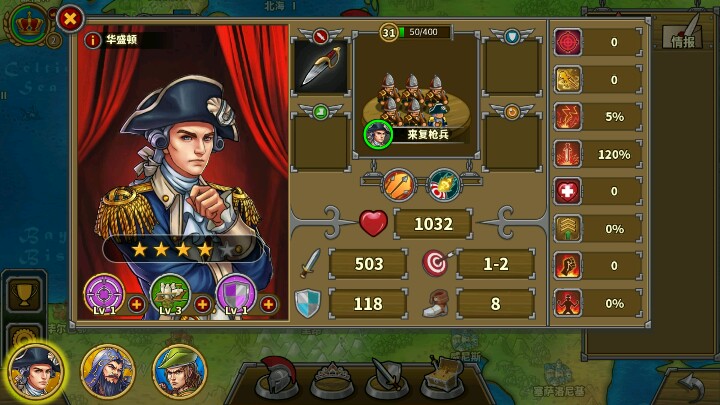Image resolution: width=720 pixels, height=405 pixels.
Task: Show info for 华盛顿
Action: point(93,40)
